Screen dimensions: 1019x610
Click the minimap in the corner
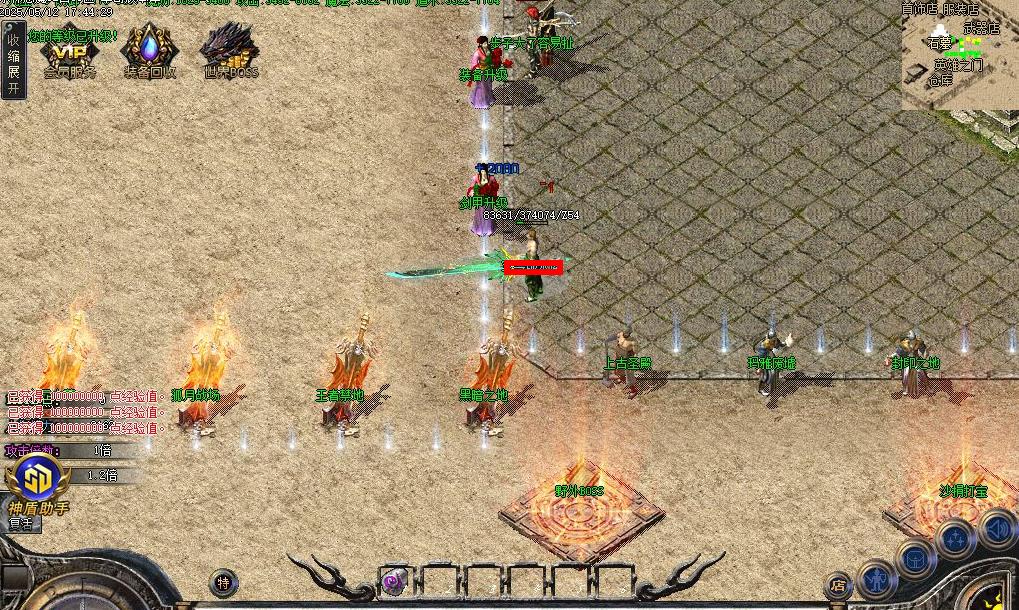pyautogui.click(x=959, y=55)
